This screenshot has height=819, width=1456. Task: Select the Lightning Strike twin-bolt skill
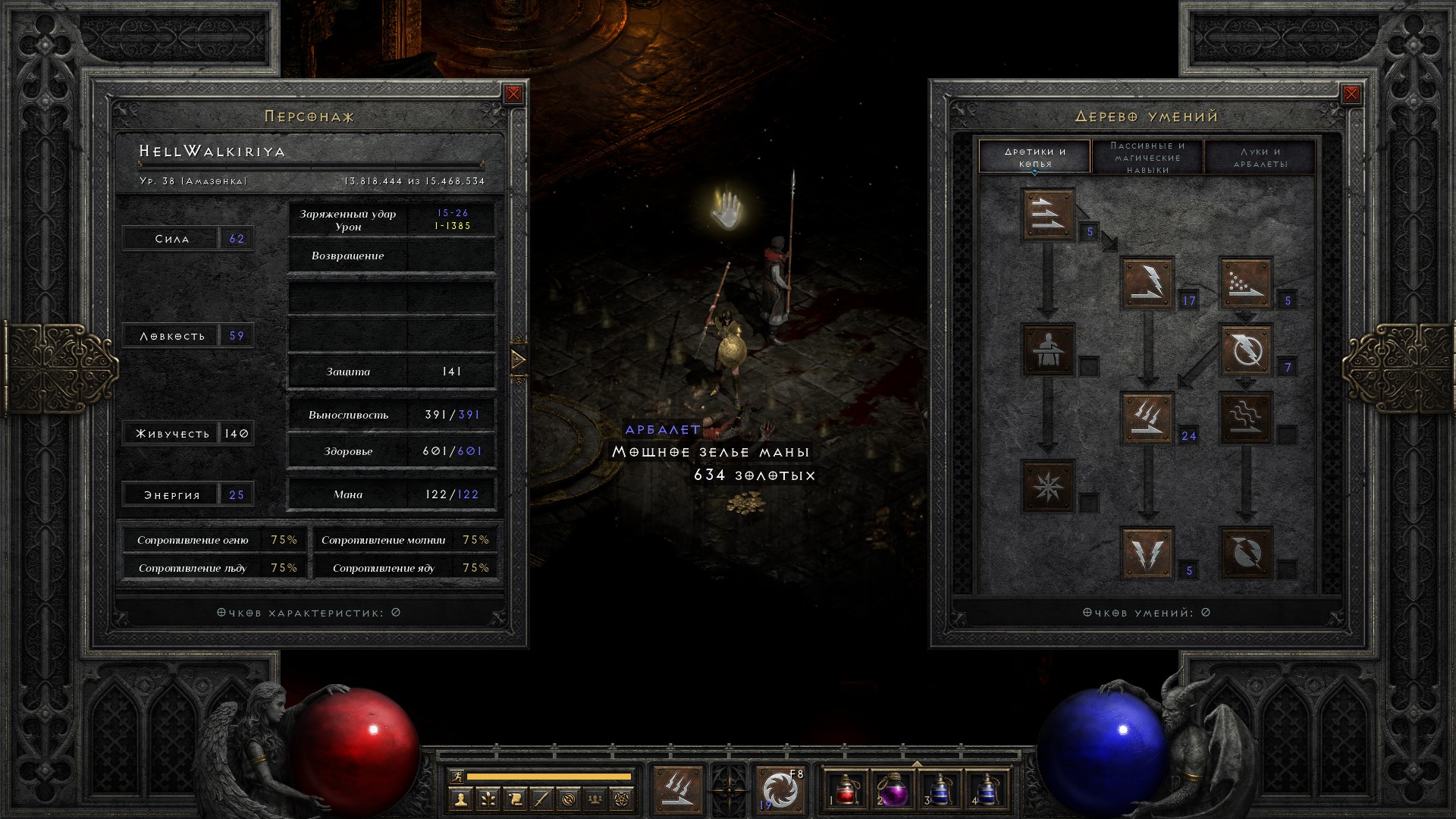point(1147,553)
